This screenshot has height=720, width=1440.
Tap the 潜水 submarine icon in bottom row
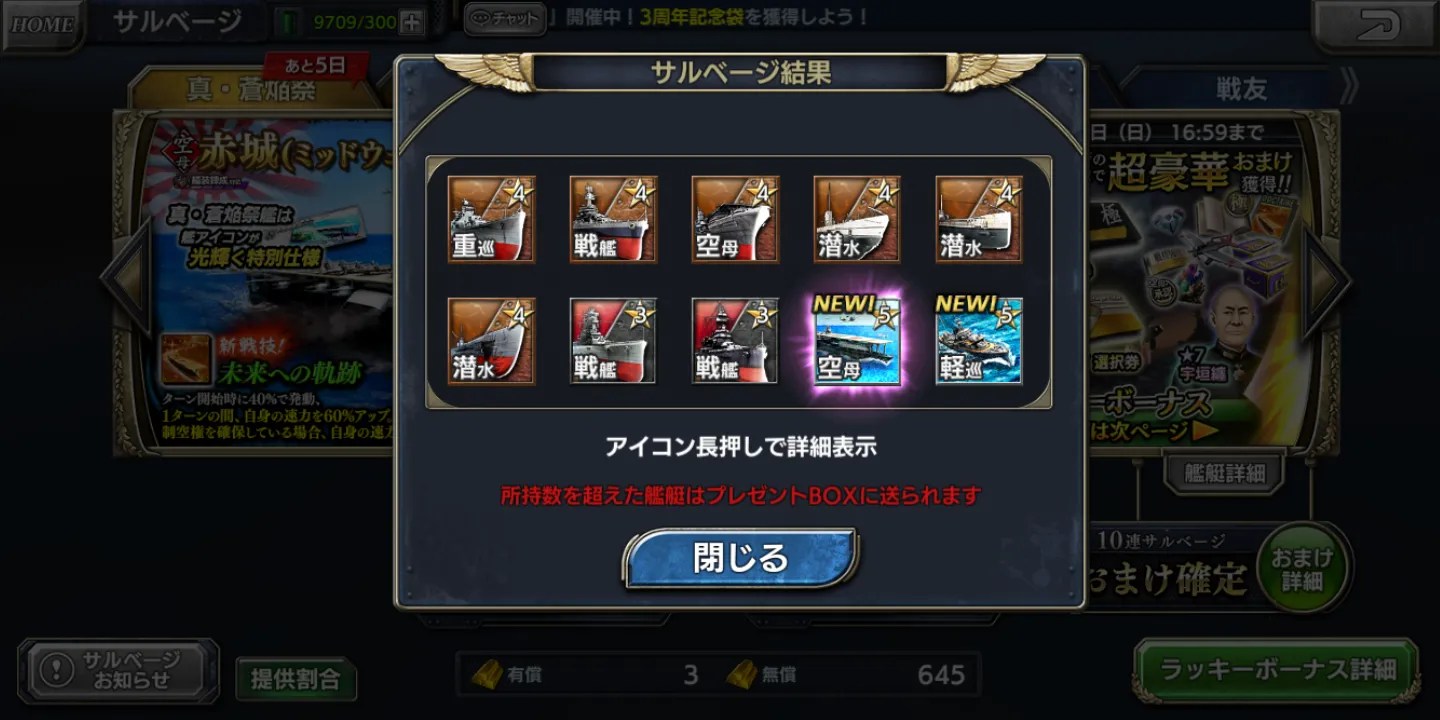[492, 340]
